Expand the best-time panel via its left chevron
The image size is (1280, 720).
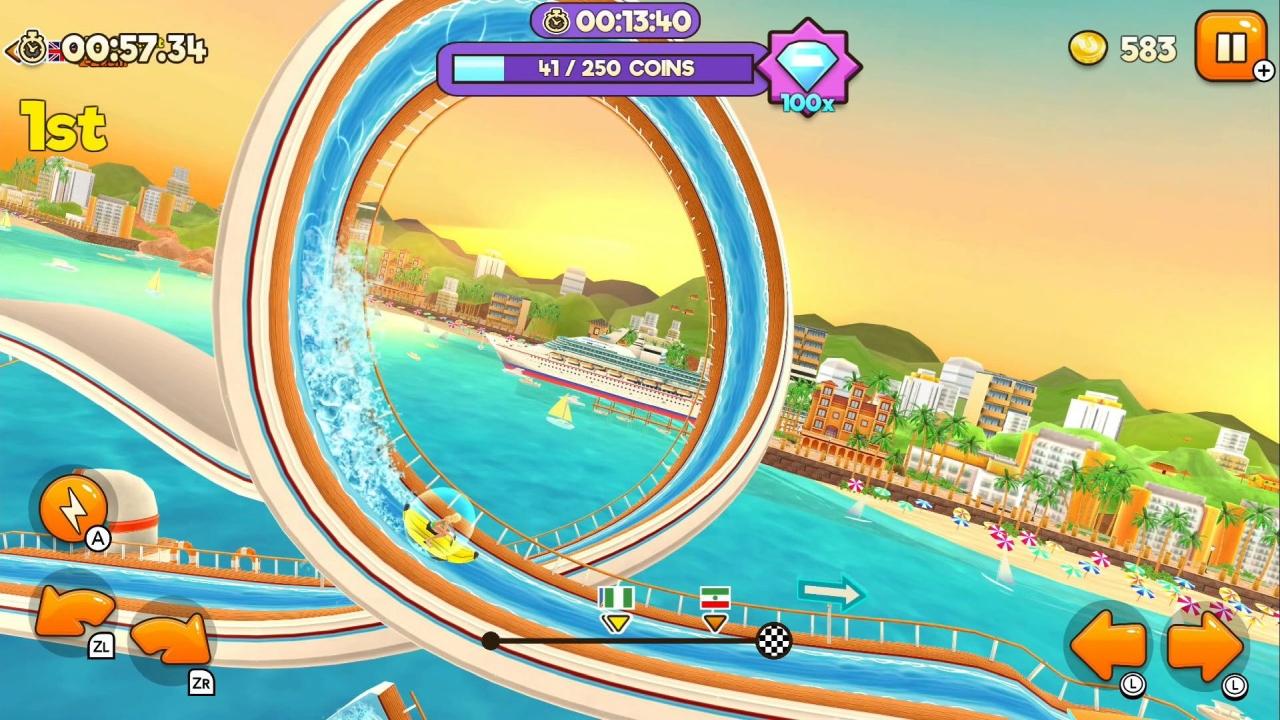pyautogui.click(x=10, y=50)
